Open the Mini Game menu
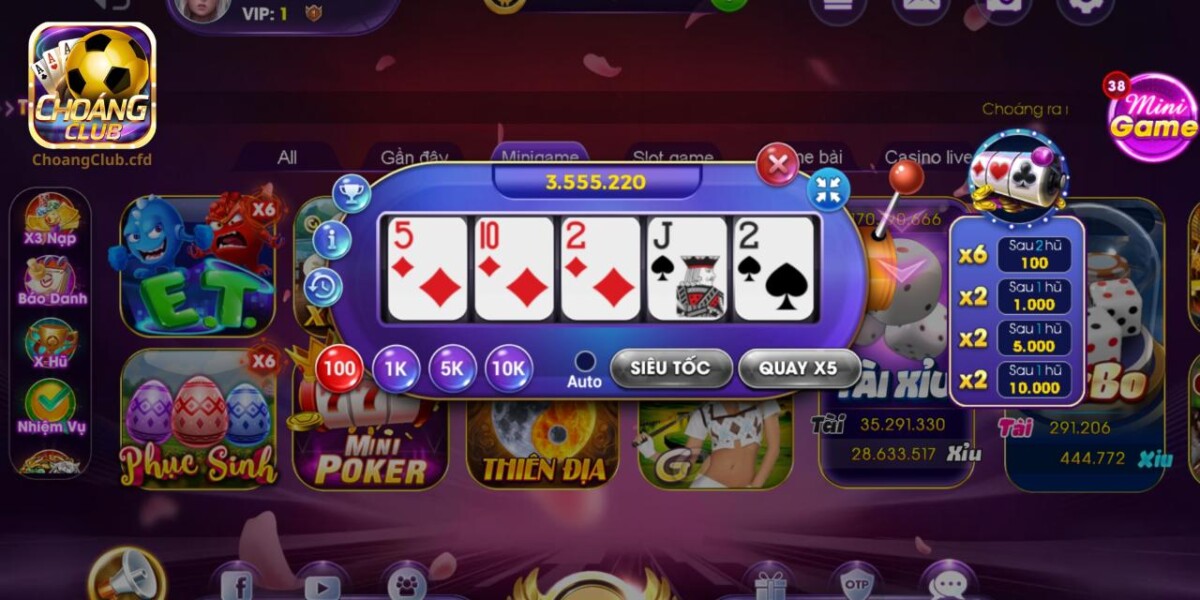1200x600 pixels. [x=1151, y=118]
